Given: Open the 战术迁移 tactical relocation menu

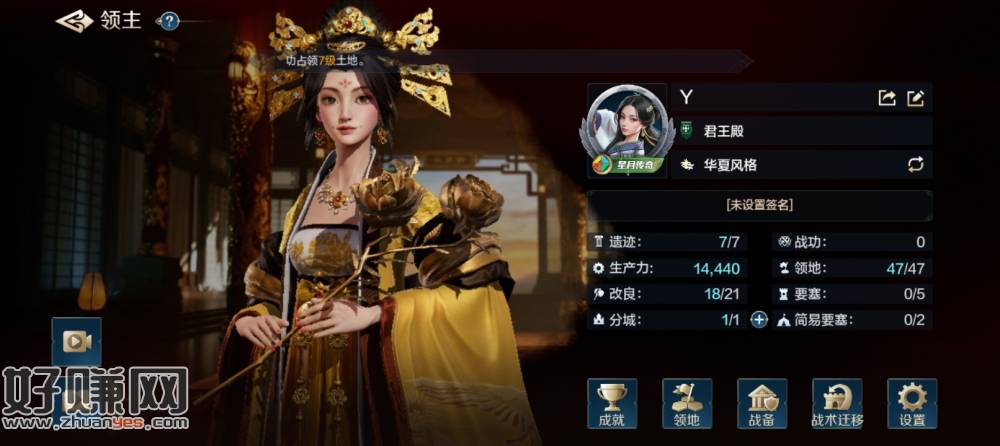Looking at the screenshot, I should point(837,403).
